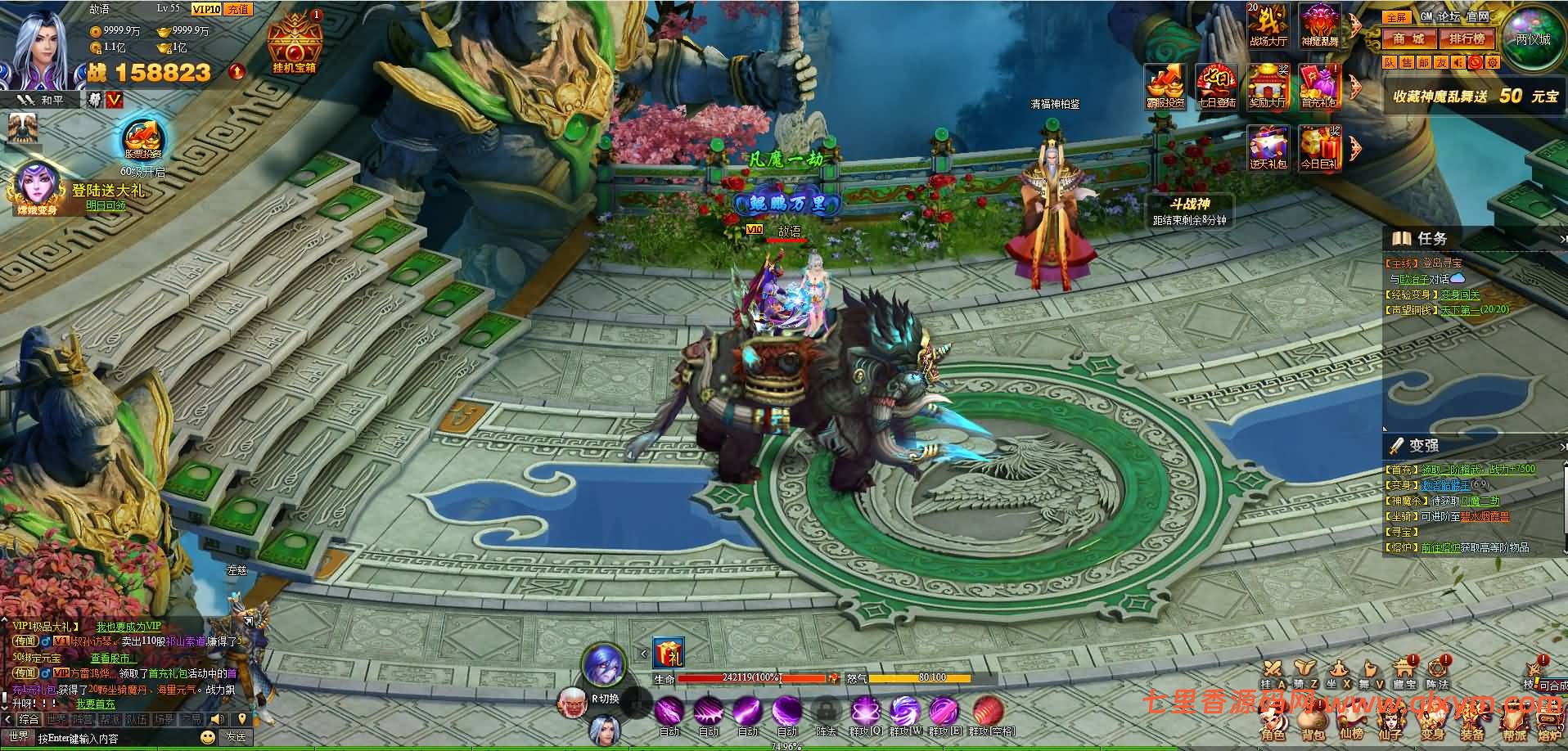Image resolution: width=1568 pixels, height=751 pixels.
Task: Follow the 我要首充 chat link
Action: [96, 704]
